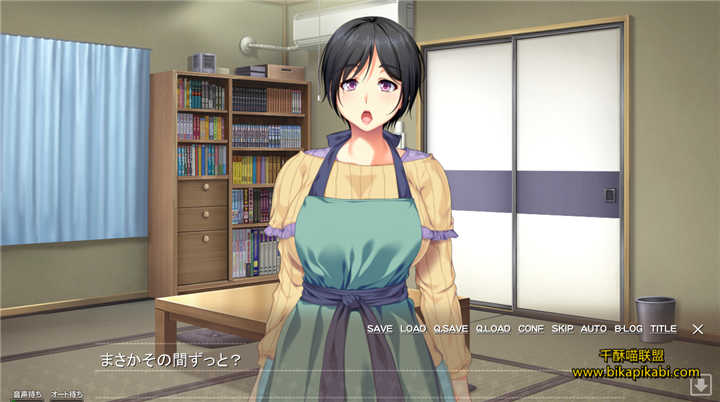720x402 pixels.
Task: Quick load with Q.LOAD
Action: (x=493, y=328)
